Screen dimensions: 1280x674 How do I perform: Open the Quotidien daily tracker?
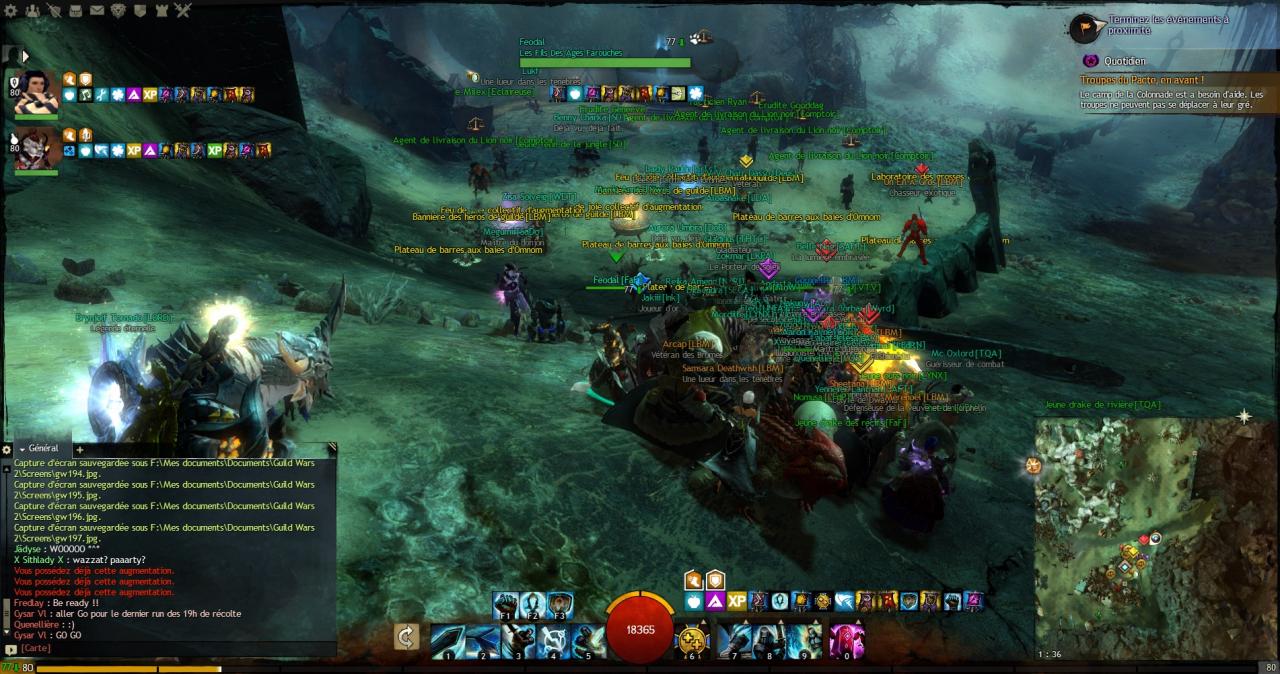[1125, 61]
